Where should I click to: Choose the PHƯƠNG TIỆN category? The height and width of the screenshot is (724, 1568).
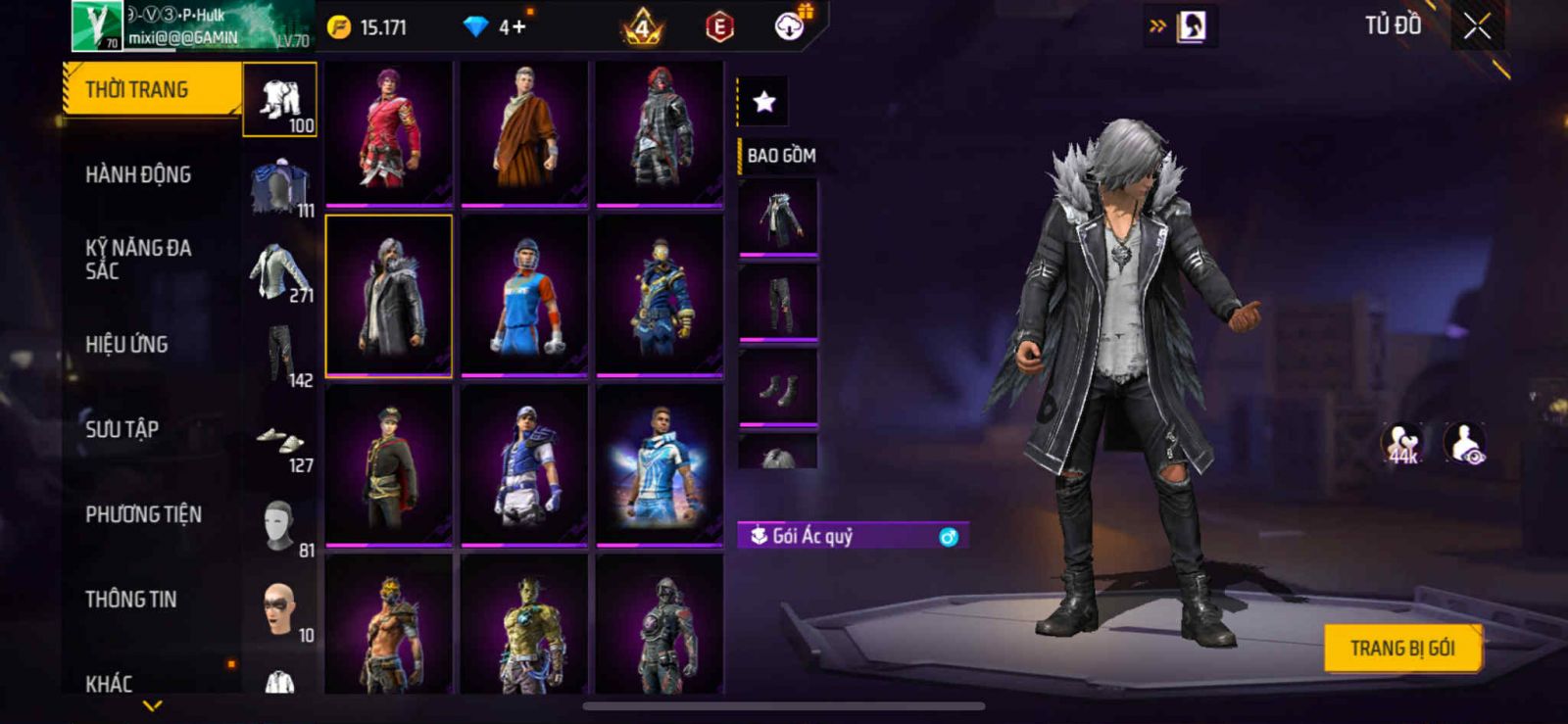143,514
